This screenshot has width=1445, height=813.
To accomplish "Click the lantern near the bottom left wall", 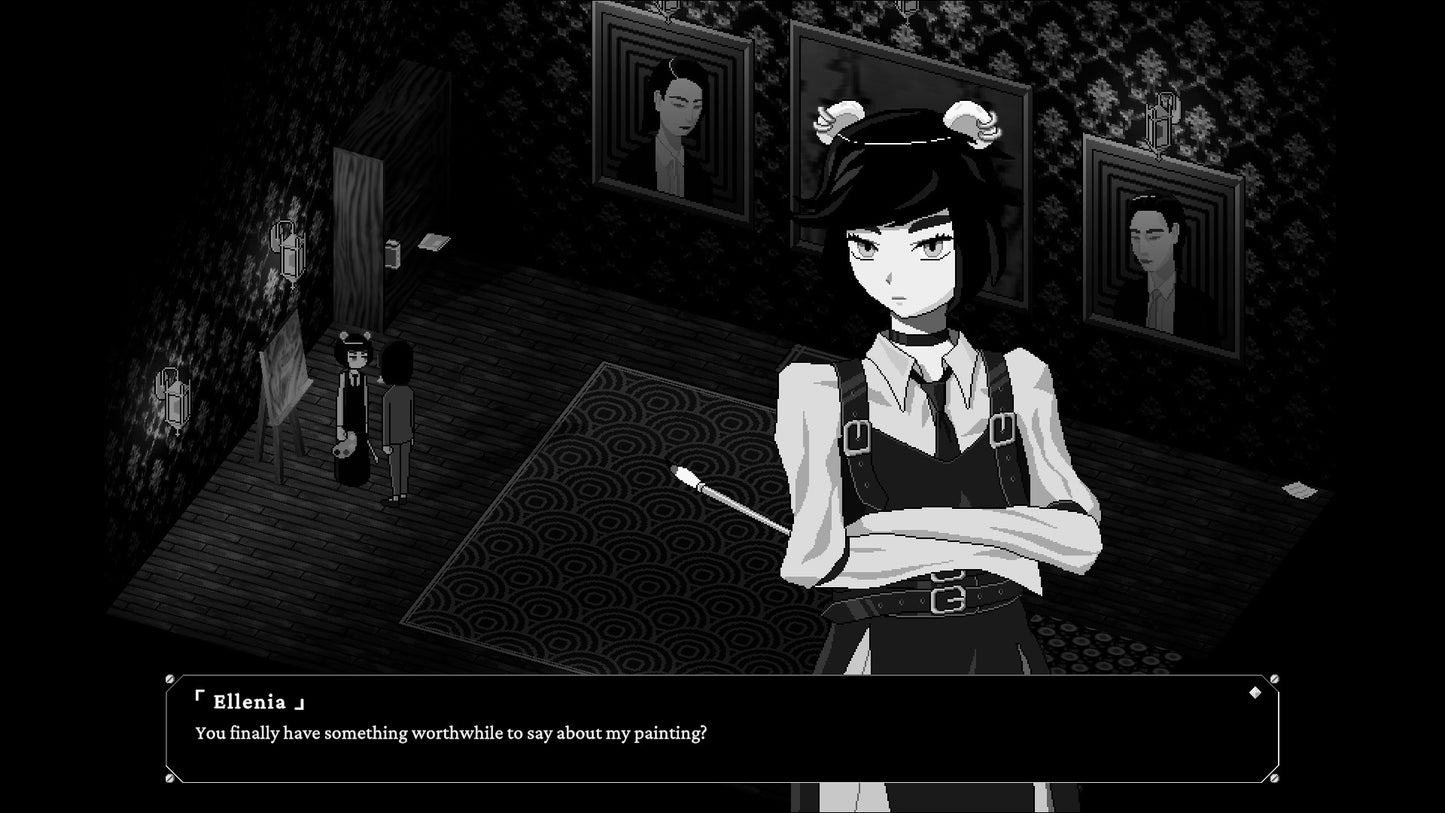I will (x=174, y=396).
